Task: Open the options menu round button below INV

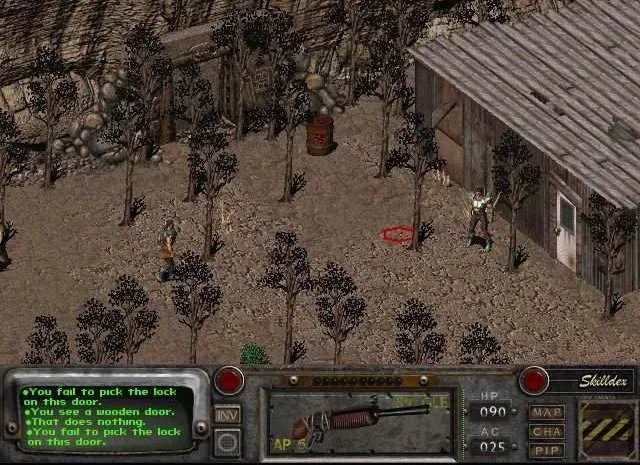Action: [x=228, y=440]
